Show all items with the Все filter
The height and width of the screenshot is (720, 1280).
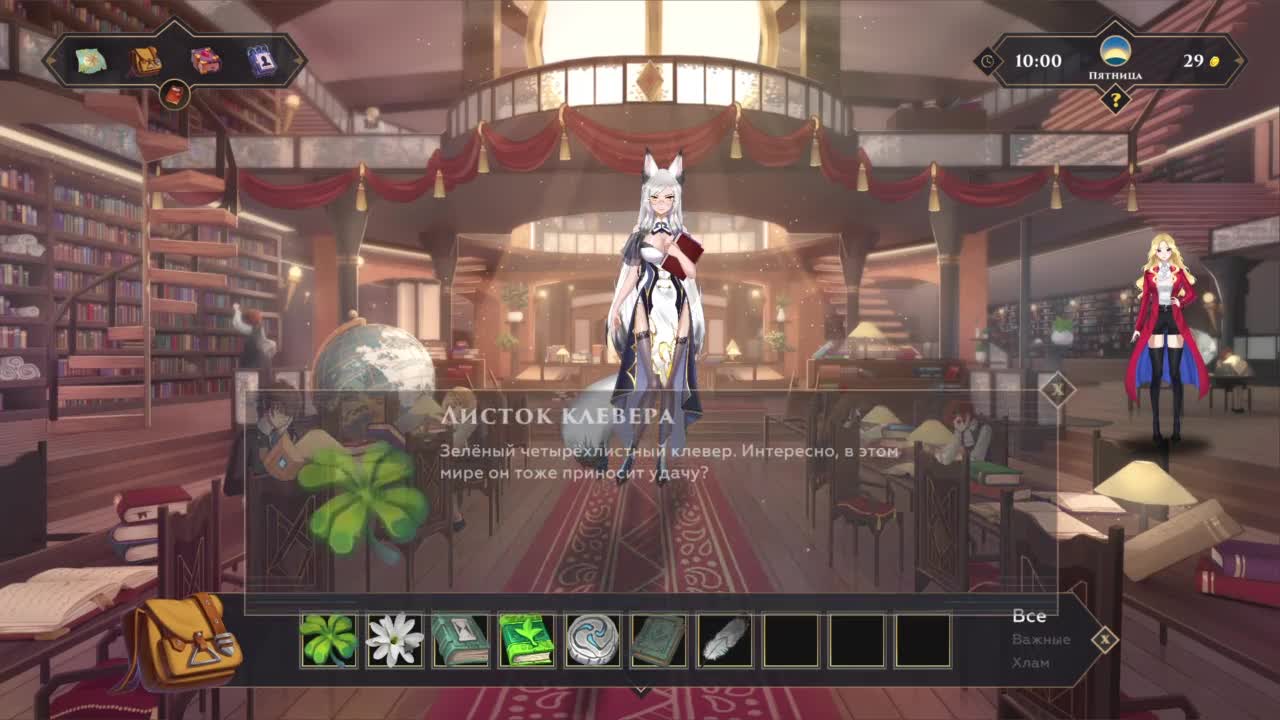[x=1029, y=616]
